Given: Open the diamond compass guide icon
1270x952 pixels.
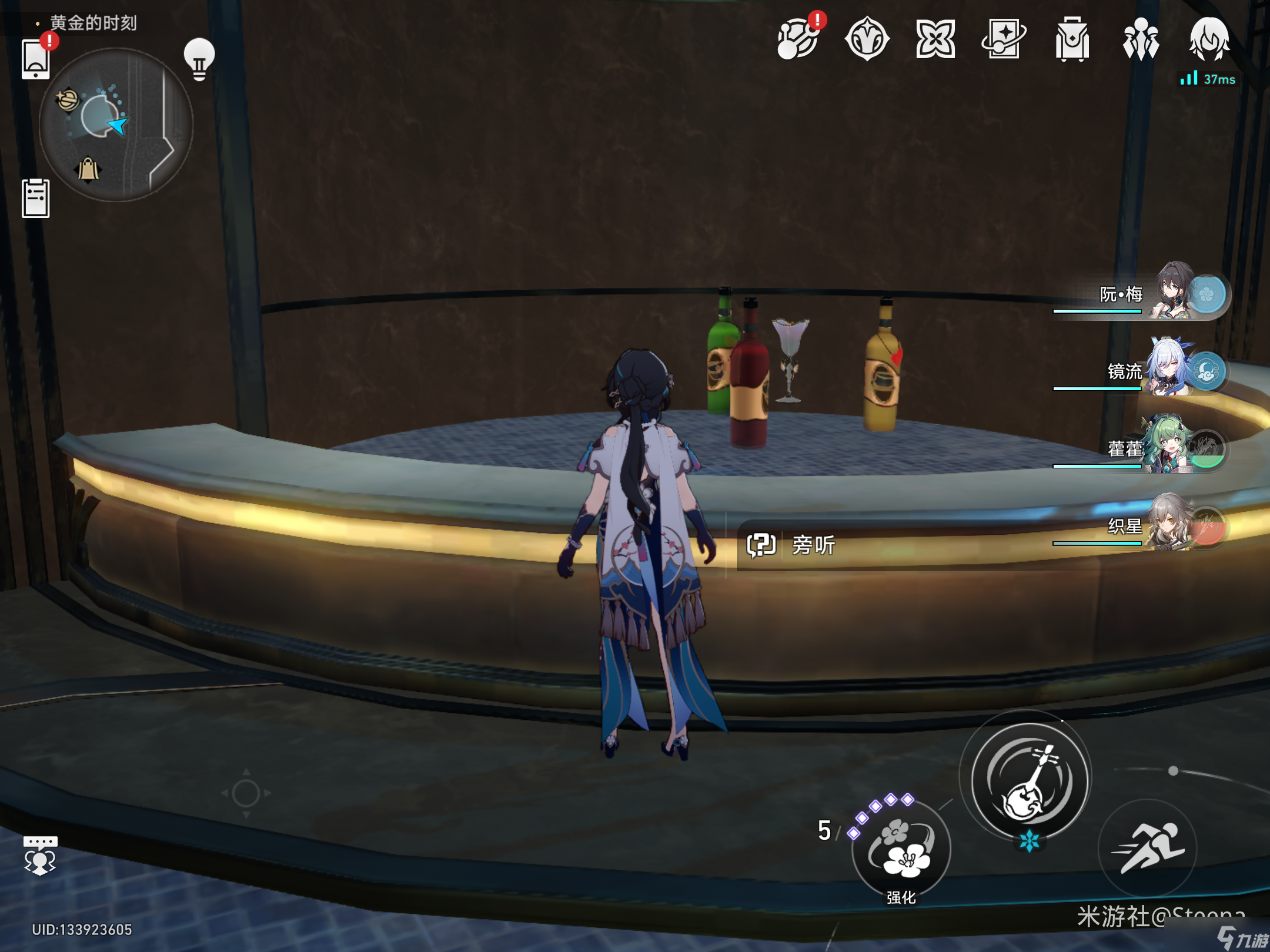Looking at the screenshot, I should point(867,40).
